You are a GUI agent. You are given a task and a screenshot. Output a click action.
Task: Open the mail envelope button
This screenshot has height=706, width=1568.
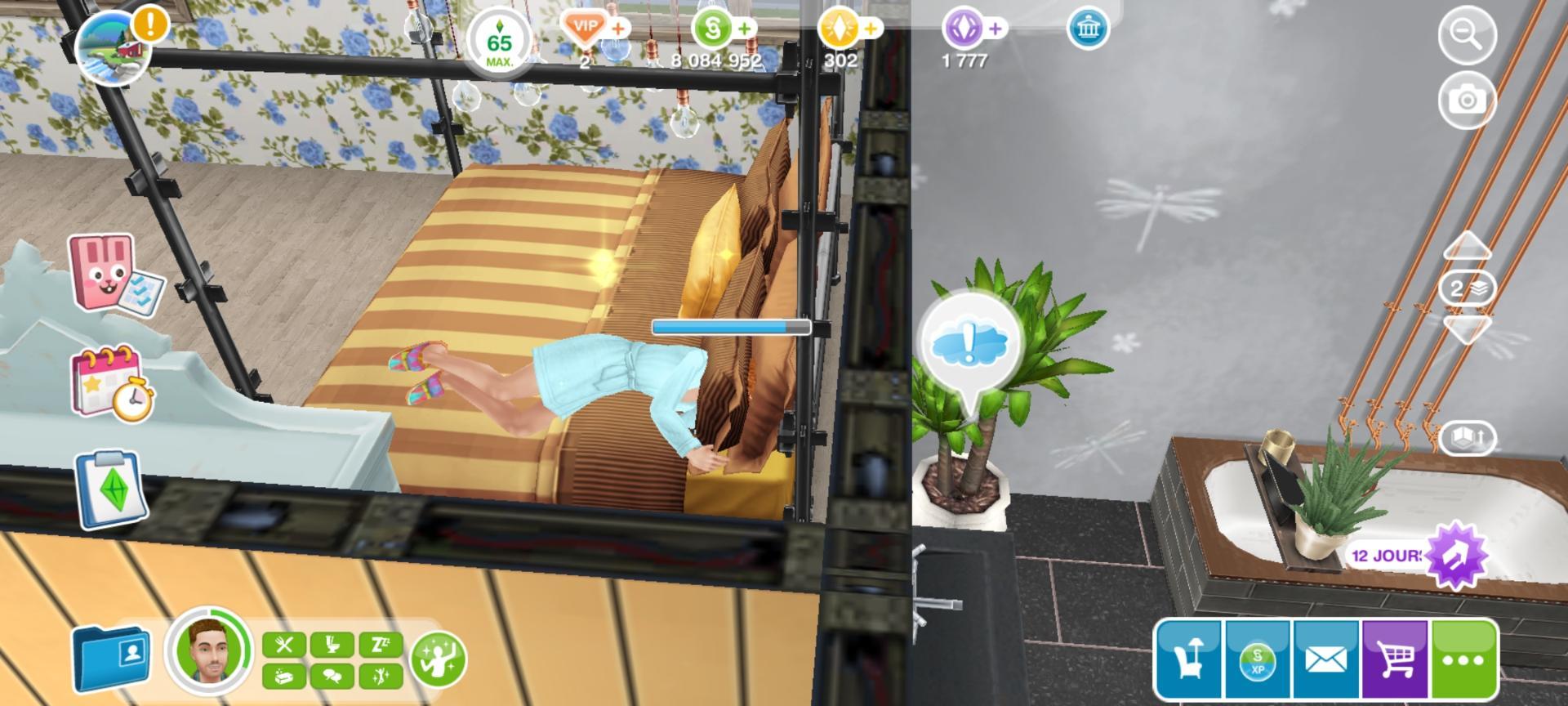pyautogui.click(x=1325, y=659)
